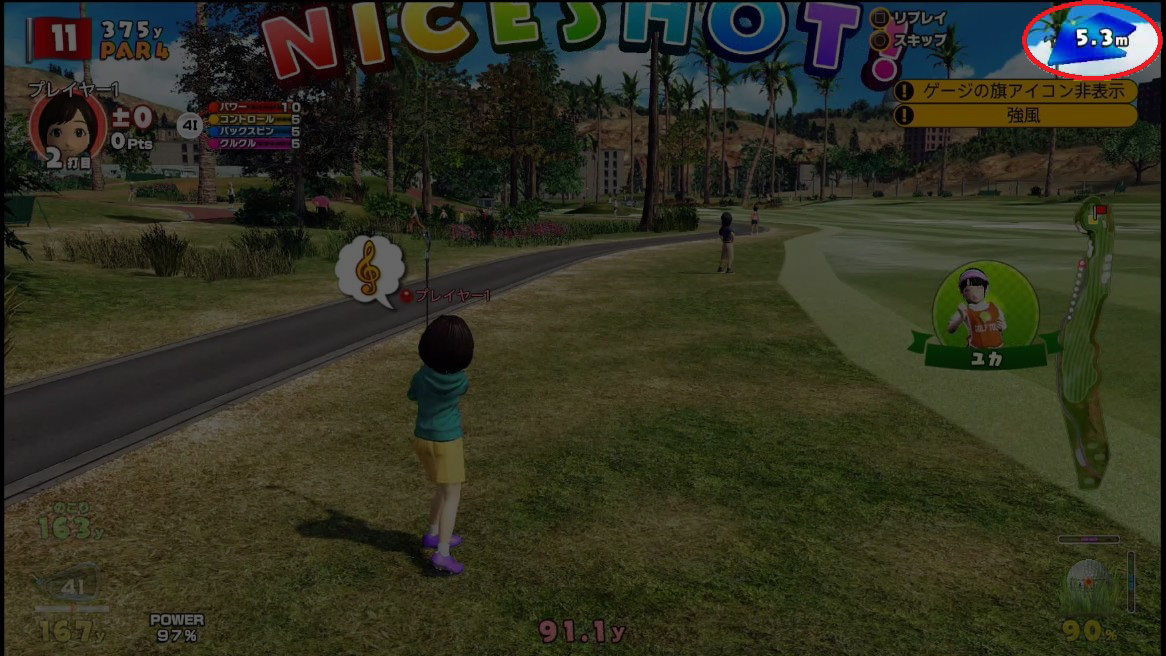Click the red hole 11 flag icon

(x=63, y=39)
